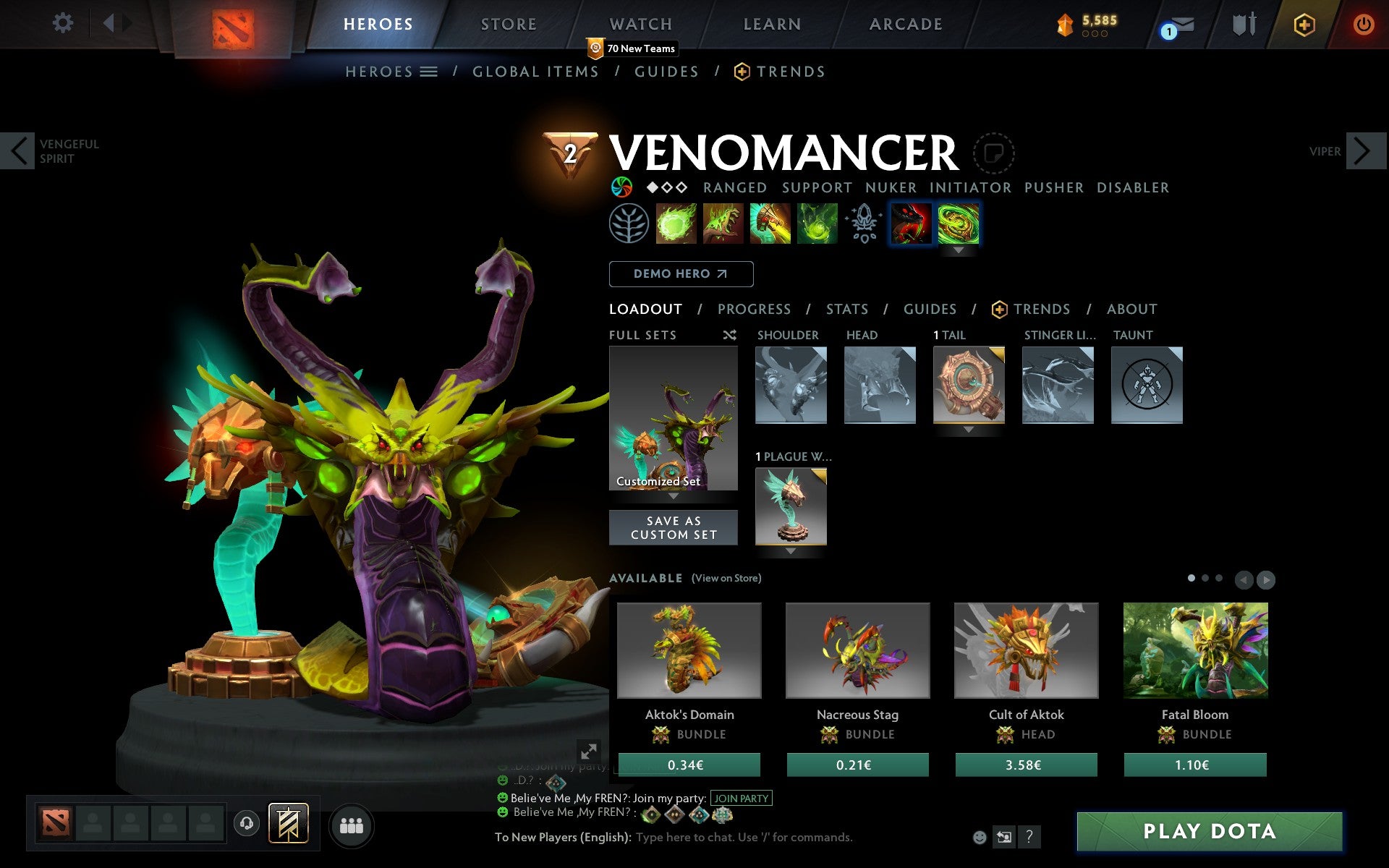
Task: Click the Dota 2 logo in the top bar
Action: [x=233, y=26]
